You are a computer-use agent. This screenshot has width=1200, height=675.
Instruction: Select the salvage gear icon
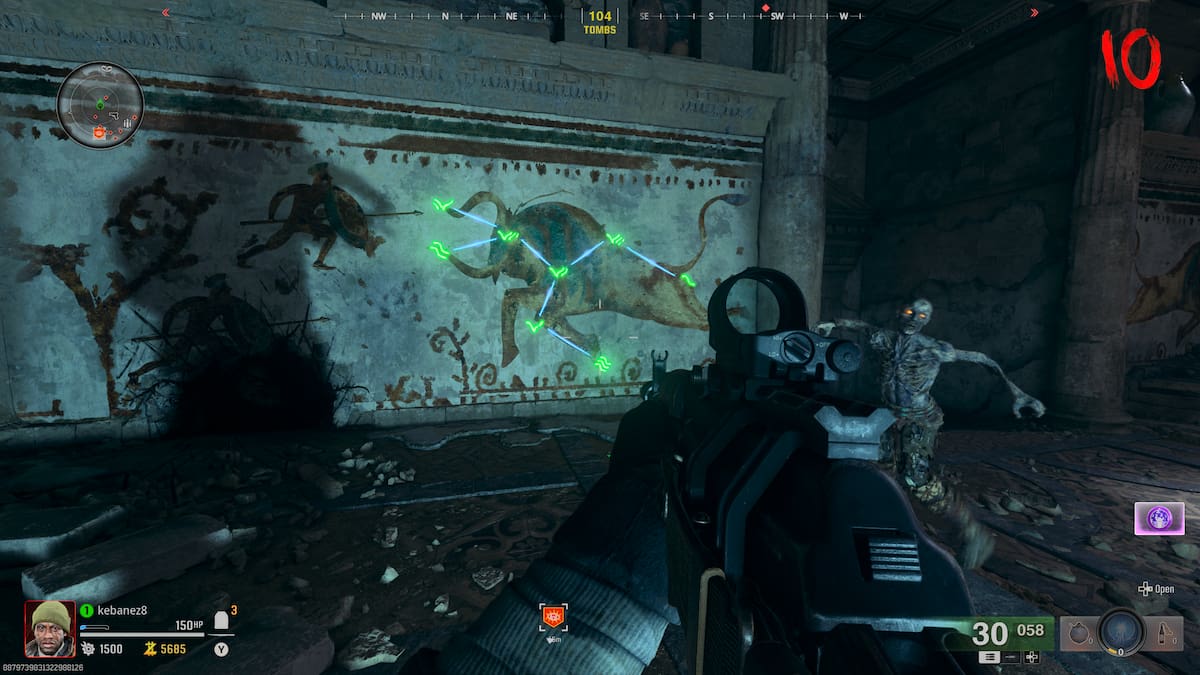point(88,649)
